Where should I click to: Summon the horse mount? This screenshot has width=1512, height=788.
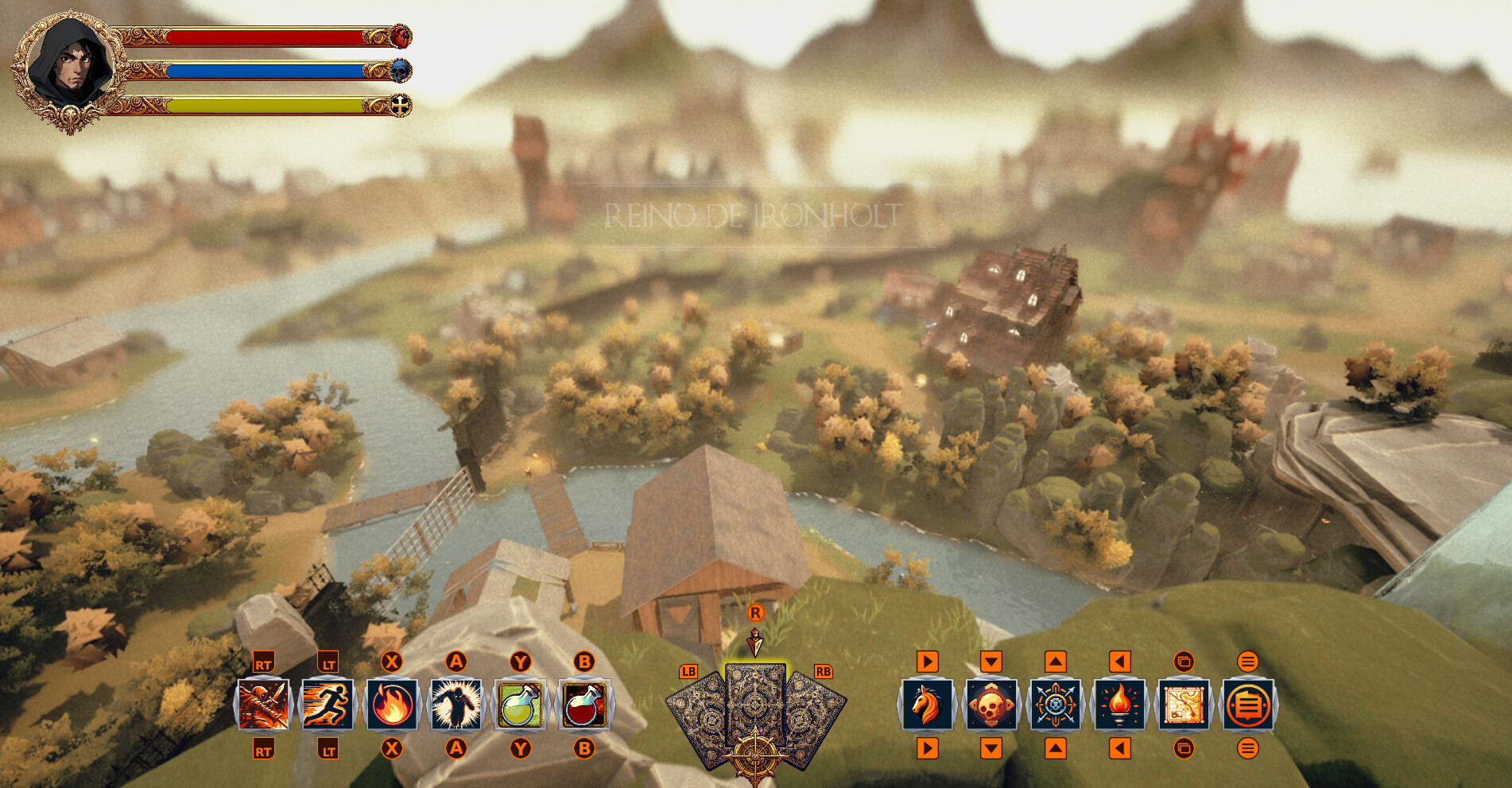click(927, 705)
